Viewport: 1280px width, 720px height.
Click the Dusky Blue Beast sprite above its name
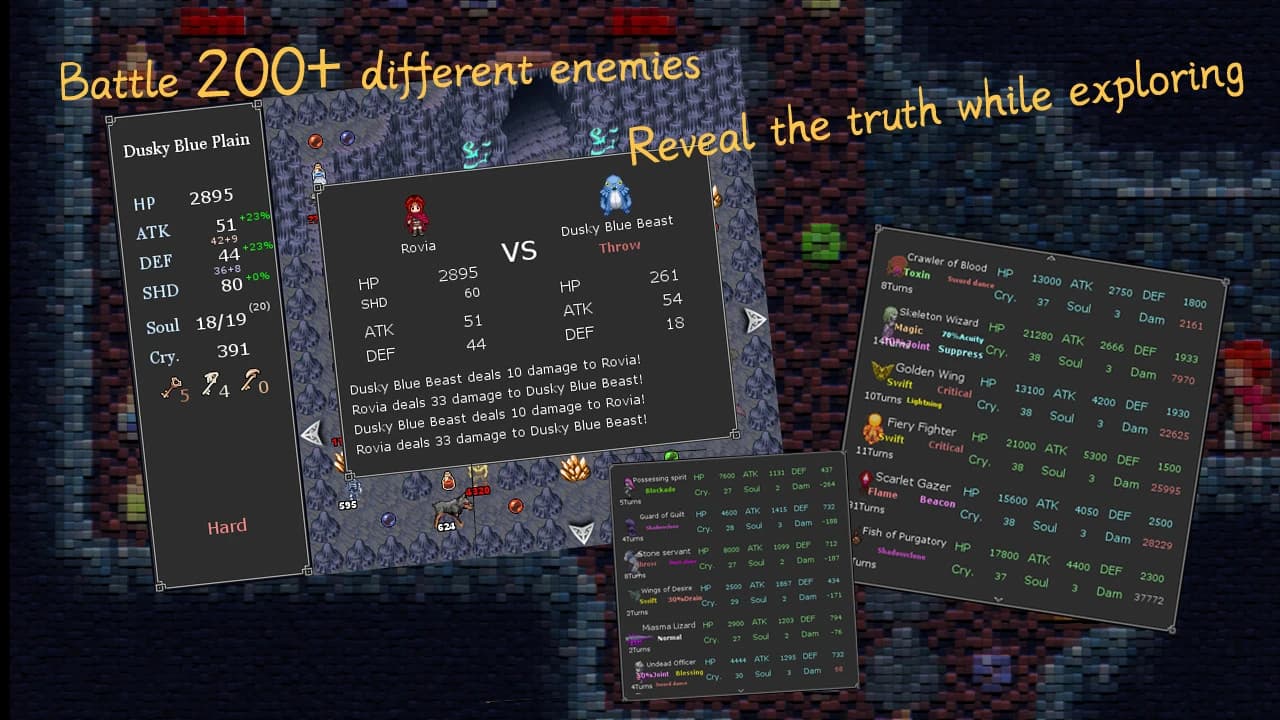click(614, 192)
